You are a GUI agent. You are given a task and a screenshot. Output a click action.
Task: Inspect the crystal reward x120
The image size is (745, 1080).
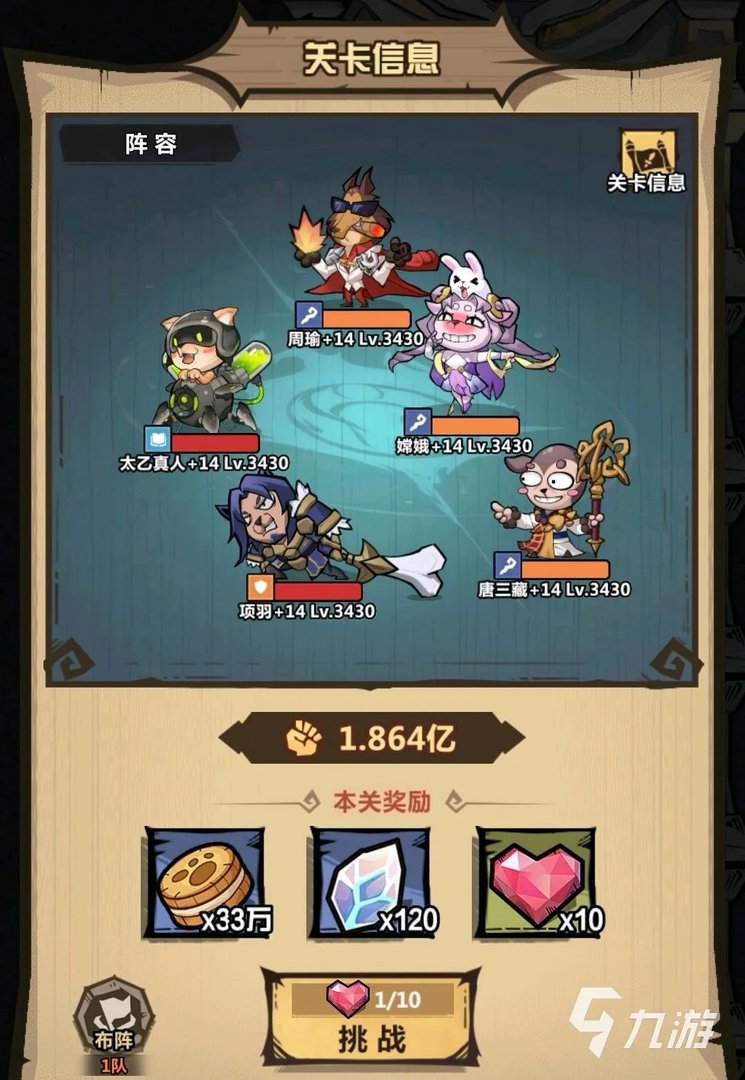point(370,881)
